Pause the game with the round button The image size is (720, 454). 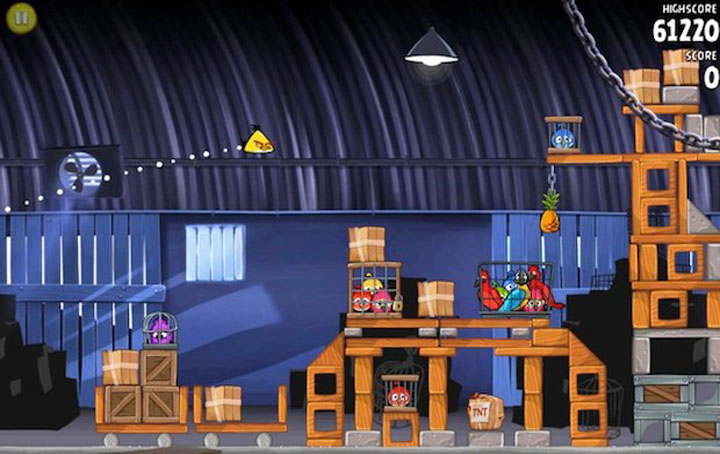(x=21, y=17)
